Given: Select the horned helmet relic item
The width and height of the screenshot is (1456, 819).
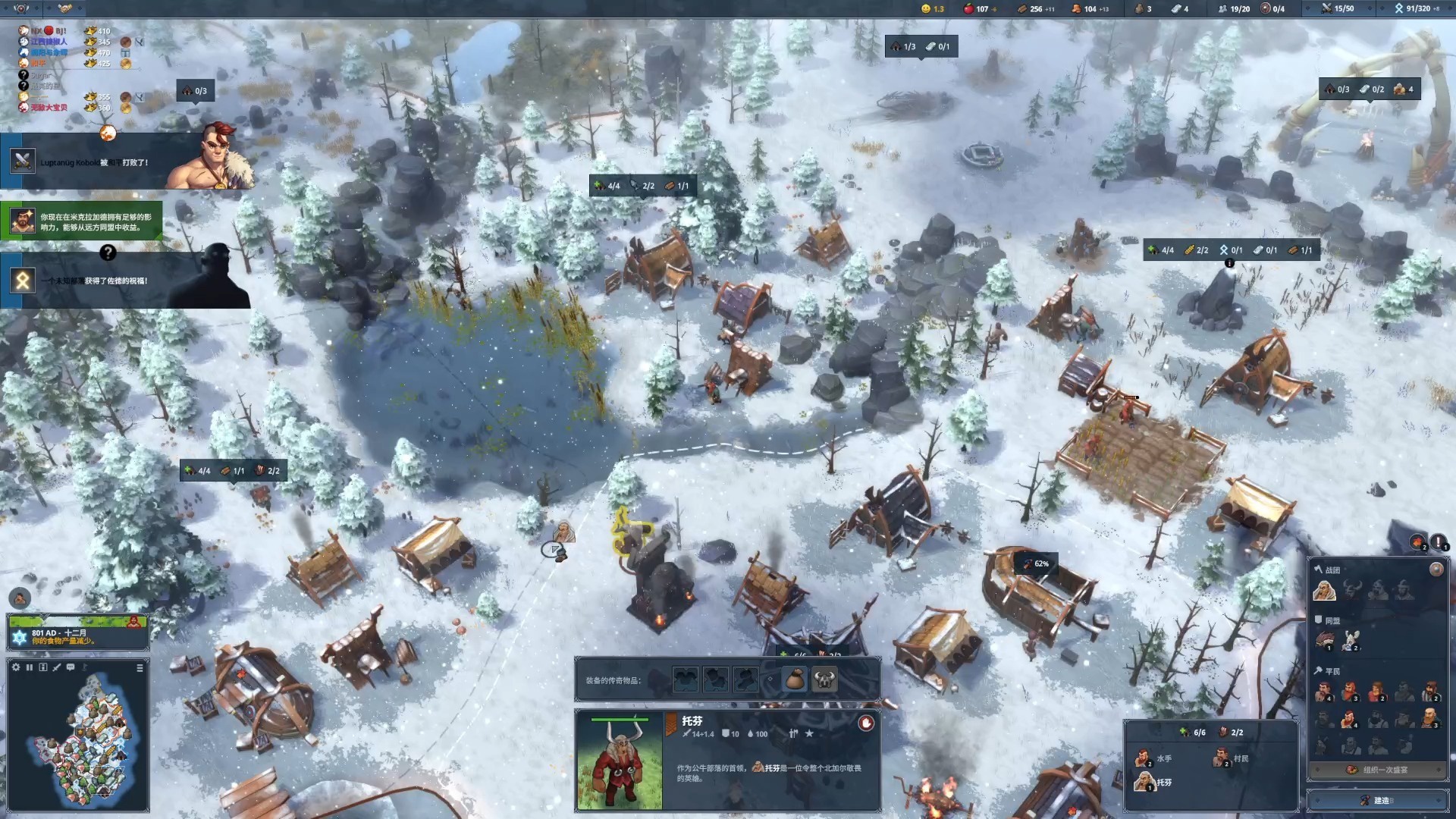Looking at the screenshot, I should (x=824, y=679).
